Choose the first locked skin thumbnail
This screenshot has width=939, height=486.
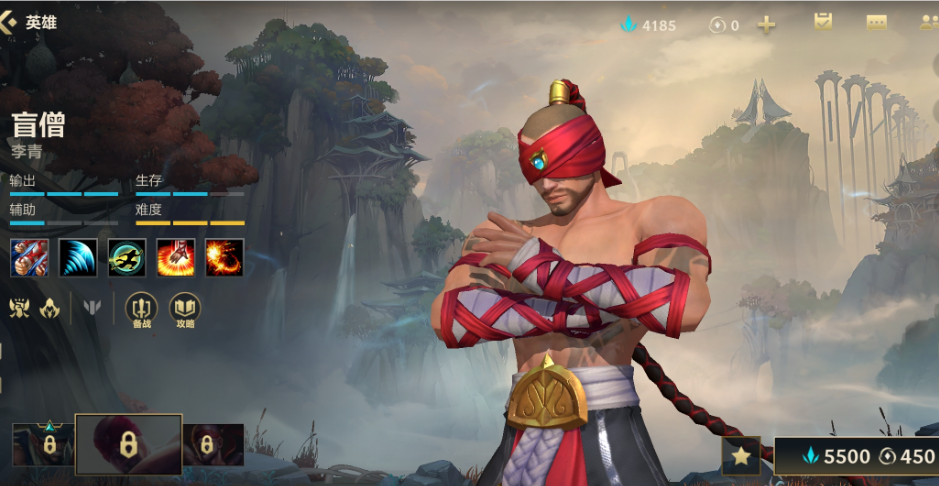point(43,444)
